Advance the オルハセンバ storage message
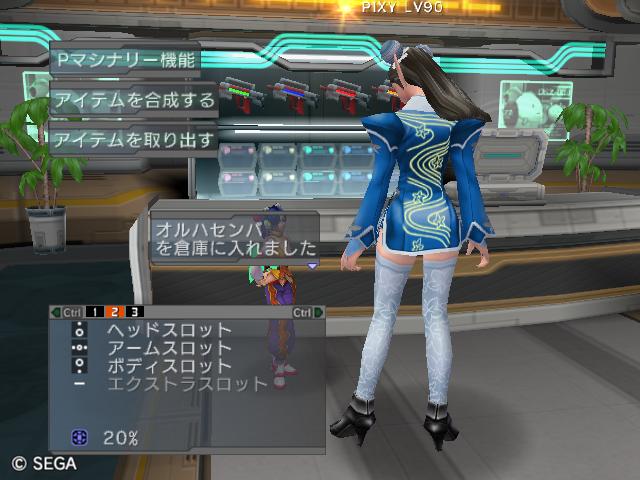The width and height of the screenshot is (640, 480). click(x=313, y=266)
